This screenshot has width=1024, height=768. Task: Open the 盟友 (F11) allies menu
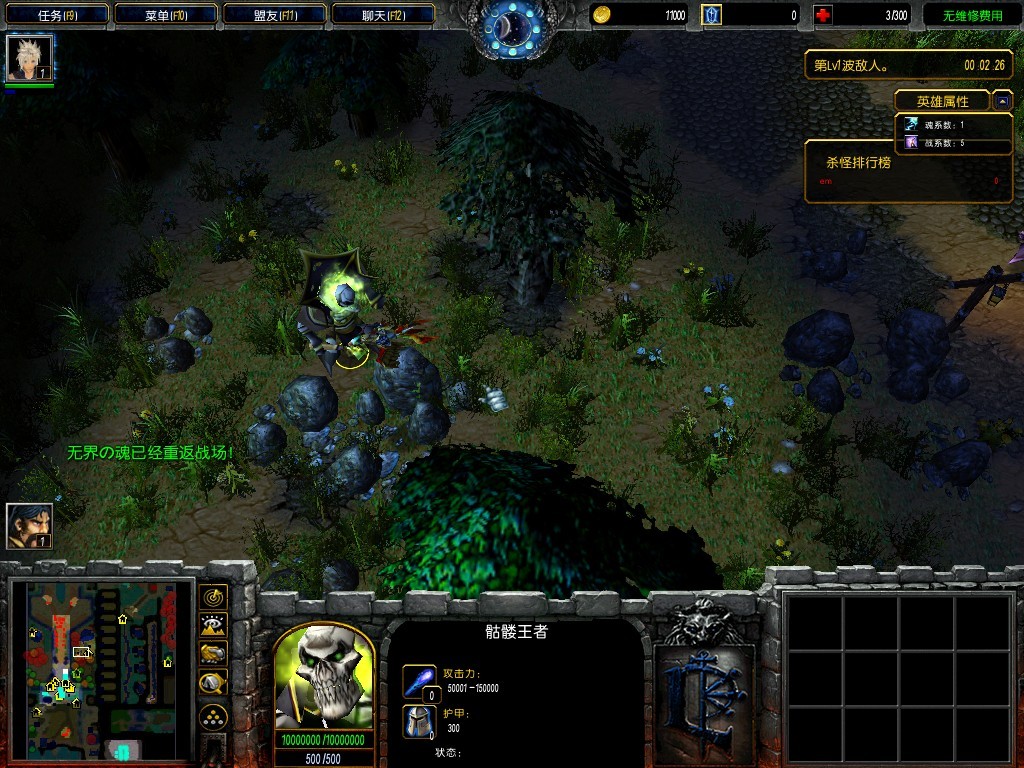tap(274, 15)
